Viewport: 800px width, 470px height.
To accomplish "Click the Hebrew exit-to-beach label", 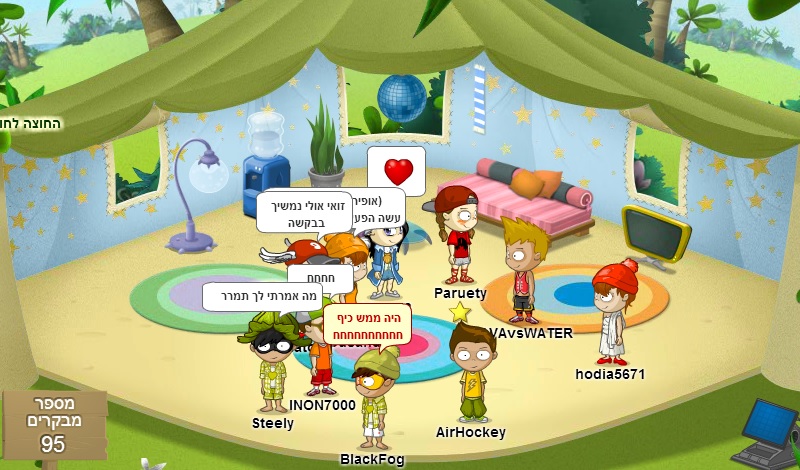I will coord(30,124).
